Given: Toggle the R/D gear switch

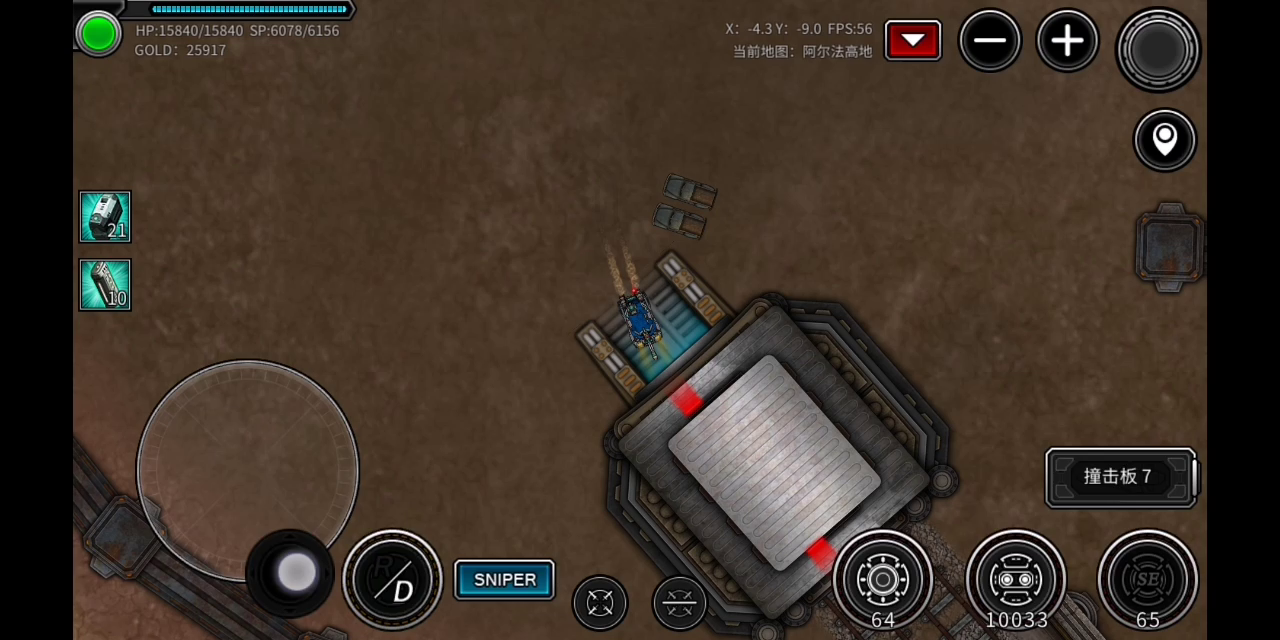Looking at the screenshot, I should click(x=392, y=580).
